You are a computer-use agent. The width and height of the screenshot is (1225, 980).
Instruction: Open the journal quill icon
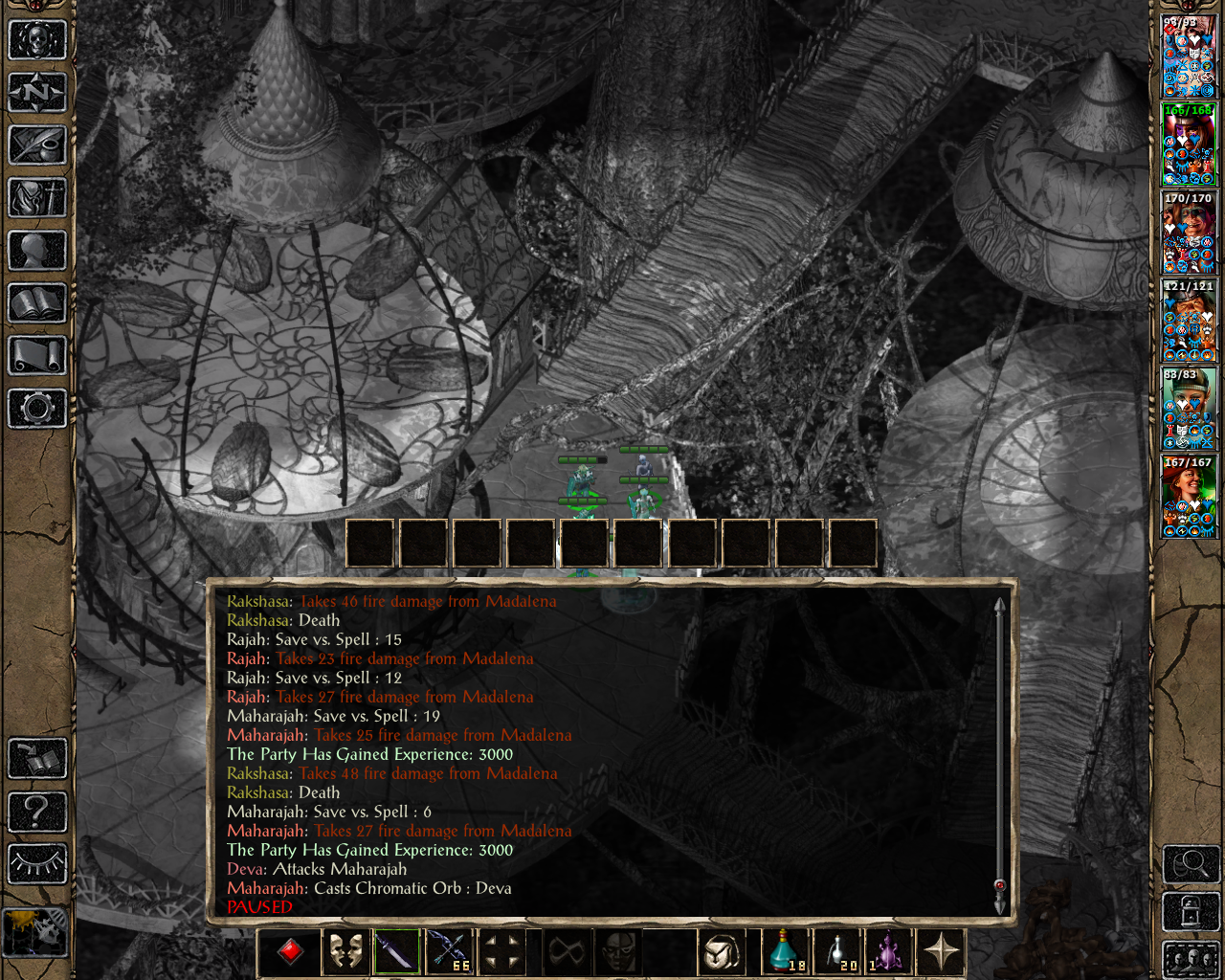(37, 145)
